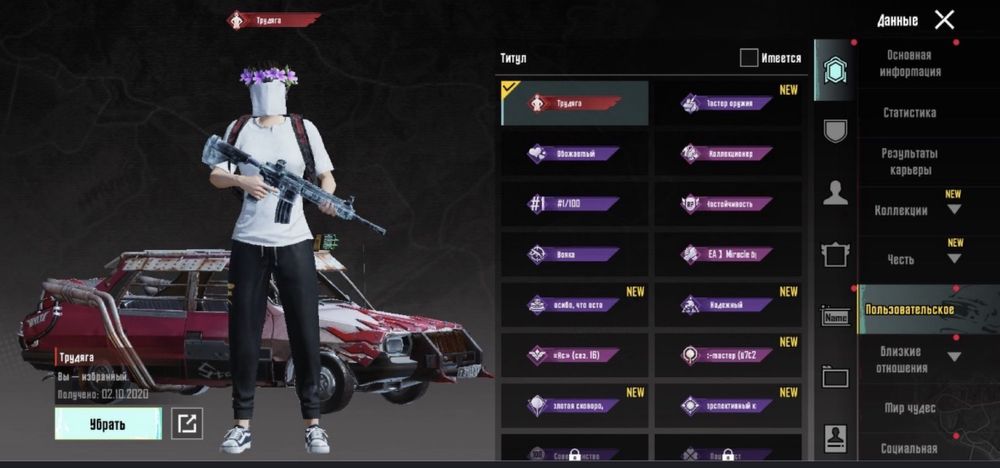
Task: Open the shirt outfit icon tab
Action: point(835,255)
